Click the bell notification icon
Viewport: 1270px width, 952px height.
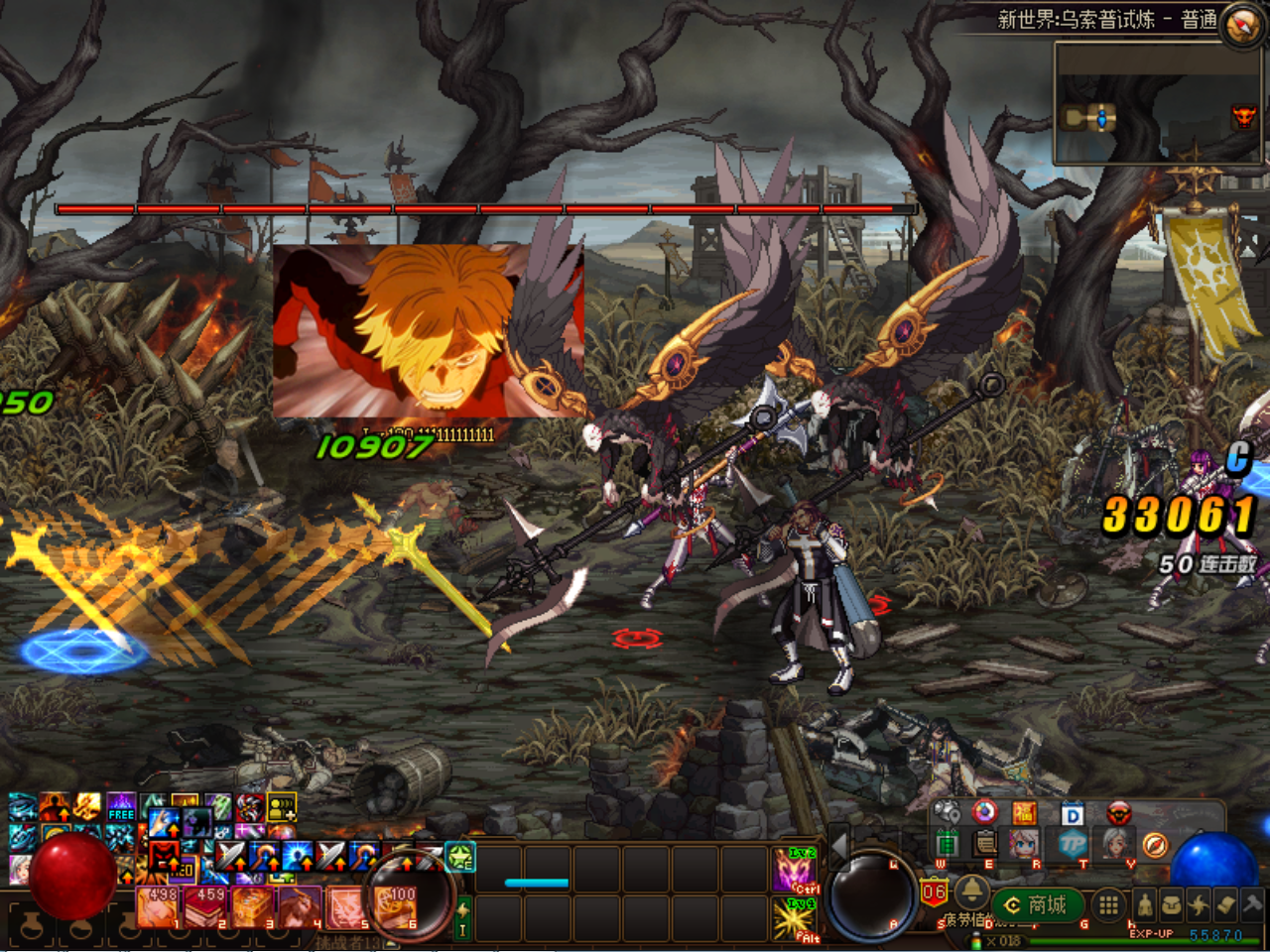tap(971, 893)
